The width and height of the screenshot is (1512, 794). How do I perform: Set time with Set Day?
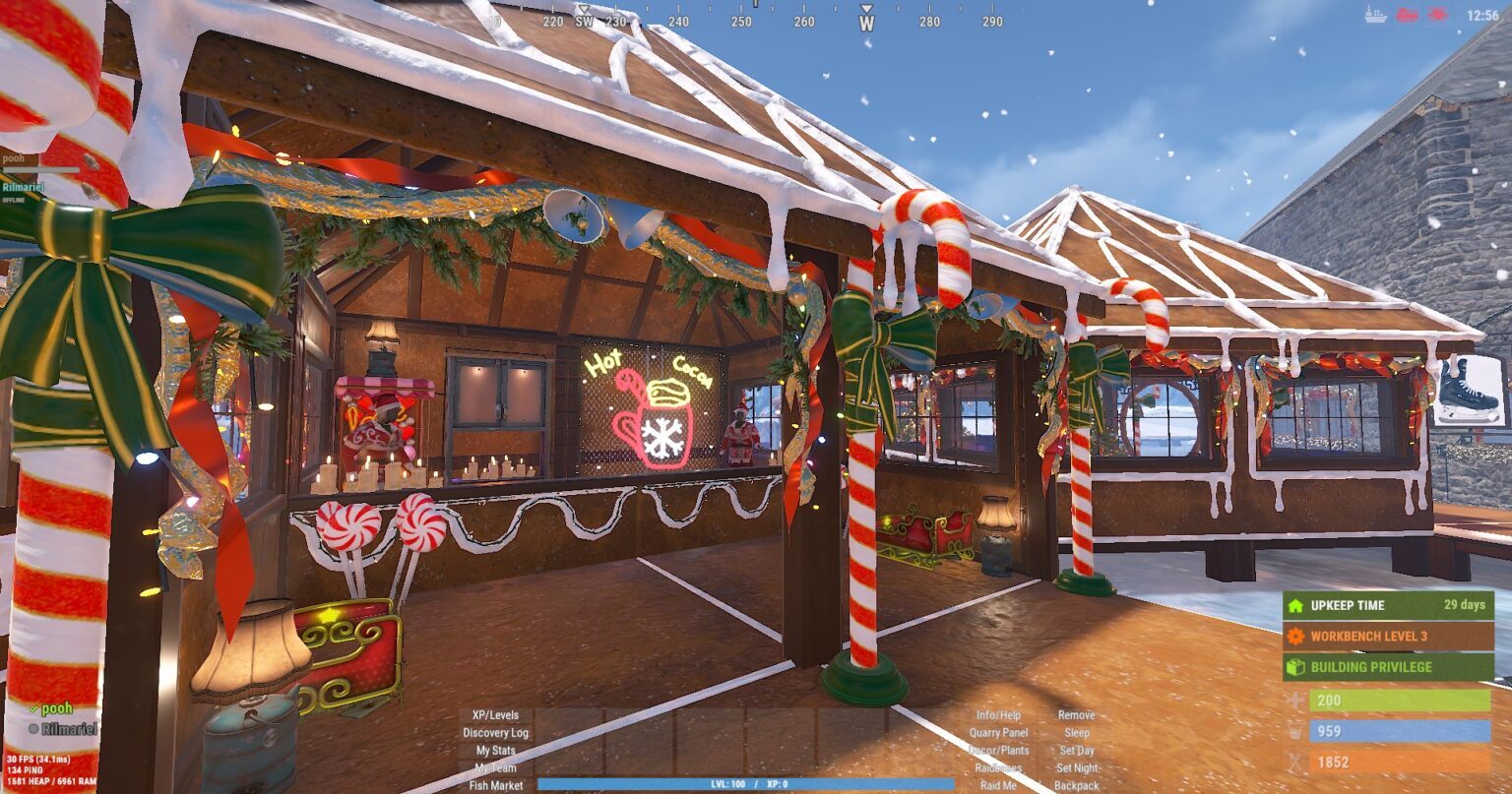[x=1076, y=751]
